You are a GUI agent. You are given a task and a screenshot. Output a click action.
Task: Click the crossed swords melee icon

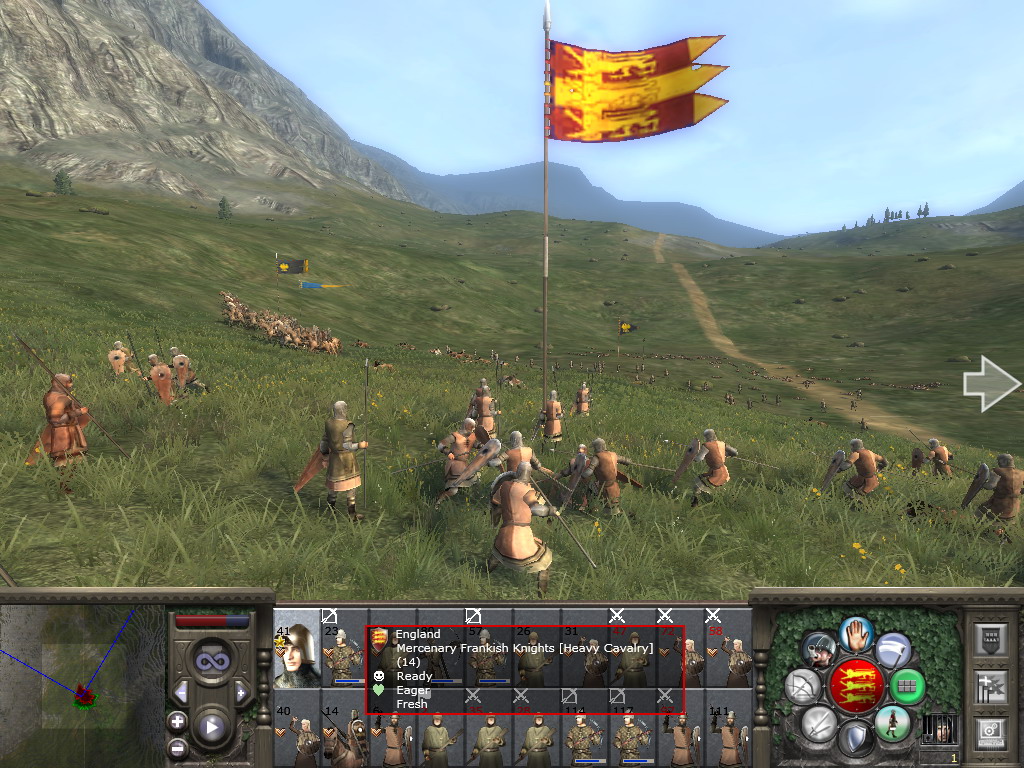tap(819, 723)
